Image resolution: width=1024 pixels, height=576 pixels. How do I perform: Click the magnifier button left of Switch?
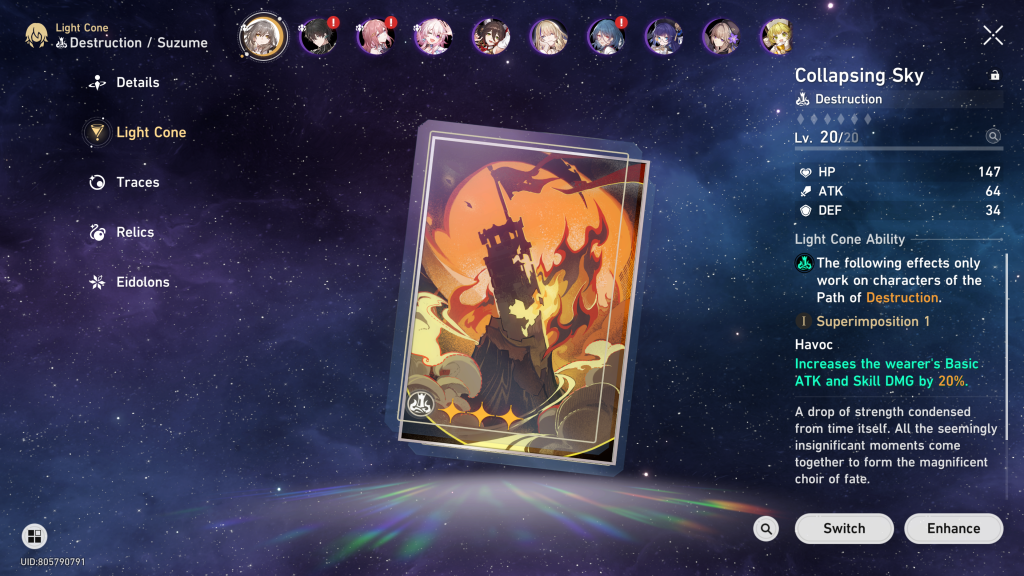coord(766,529)
